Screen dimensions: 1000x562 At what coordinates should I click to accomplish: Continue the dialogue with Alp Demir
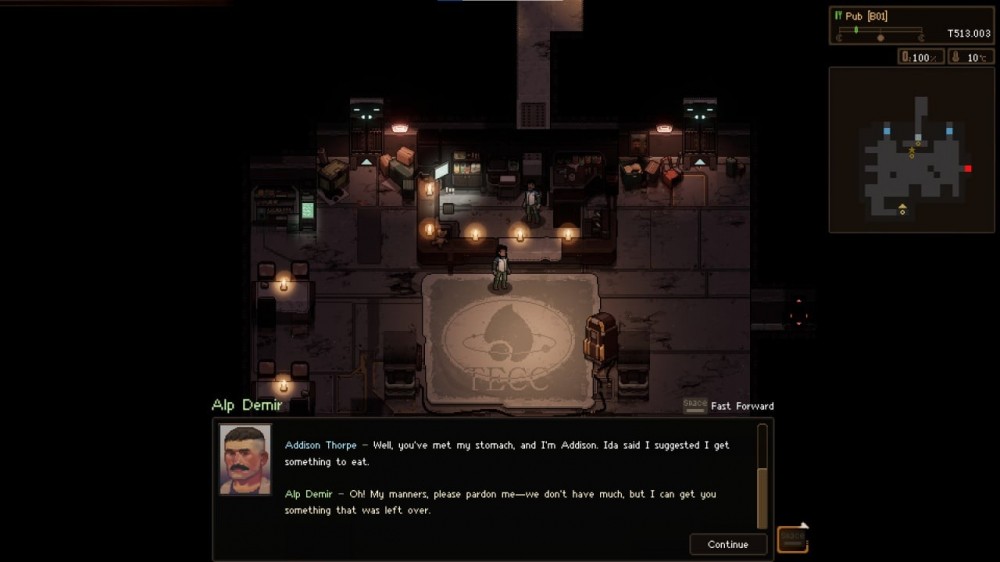click(727, 544)
